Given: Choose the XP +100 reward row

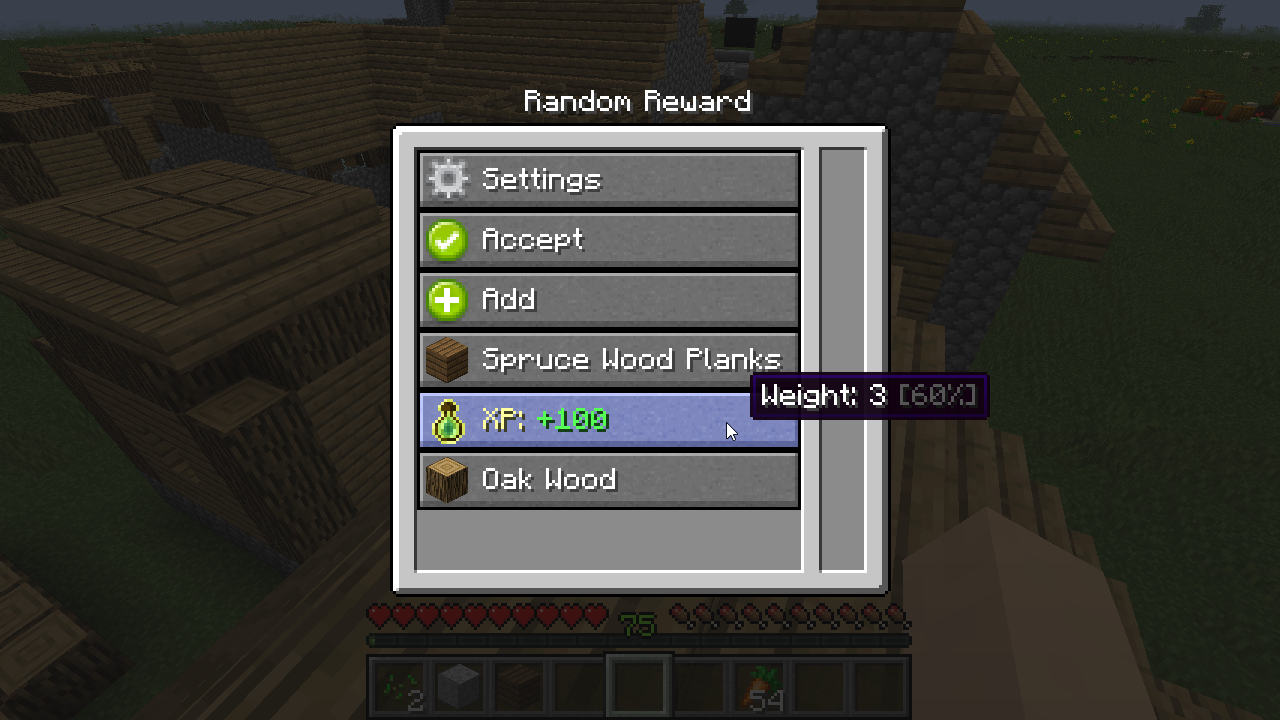Looking at the screenshot, I should (608, 420).
